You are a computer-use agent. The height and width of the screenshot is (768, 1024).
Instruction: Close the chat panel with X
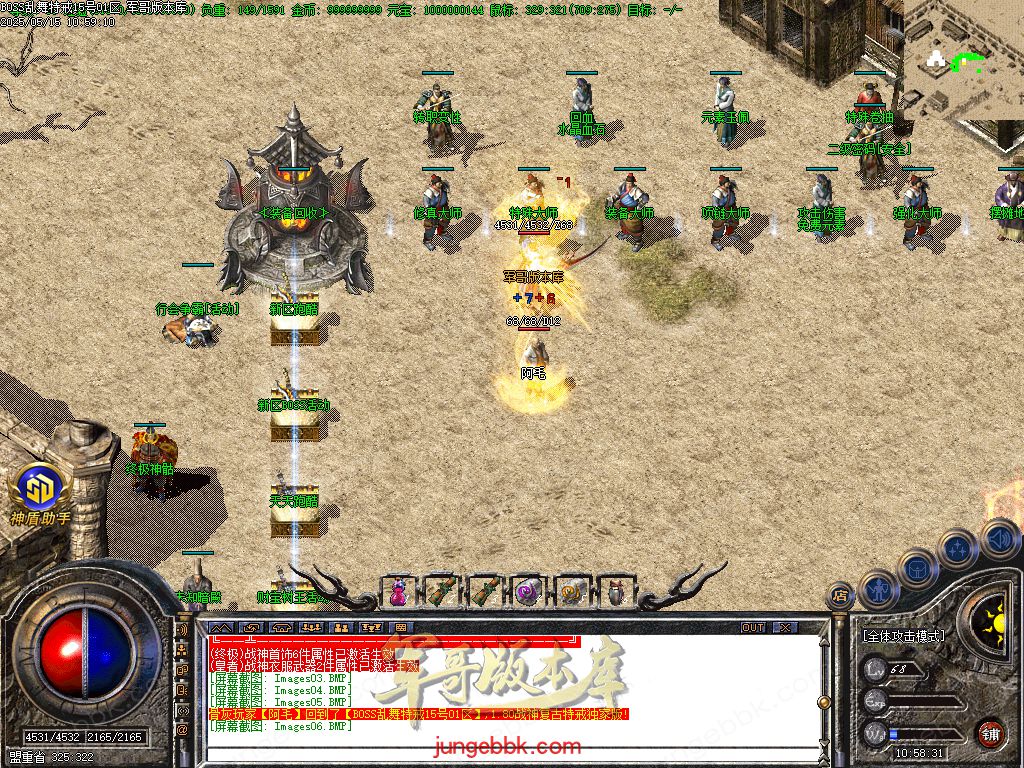785,627
